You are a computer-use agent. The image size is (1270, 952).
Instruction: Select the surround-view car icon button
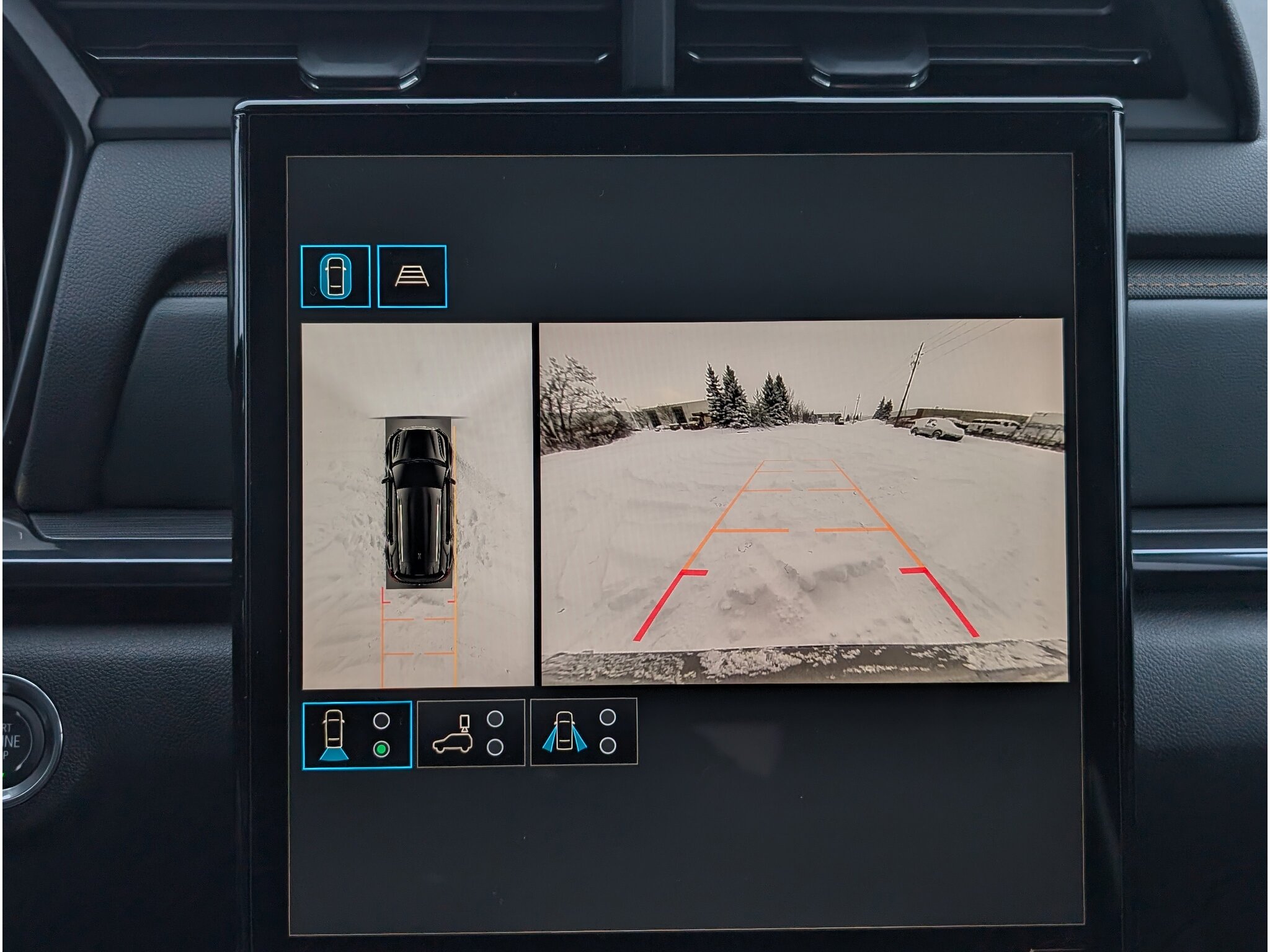point(335,276)
